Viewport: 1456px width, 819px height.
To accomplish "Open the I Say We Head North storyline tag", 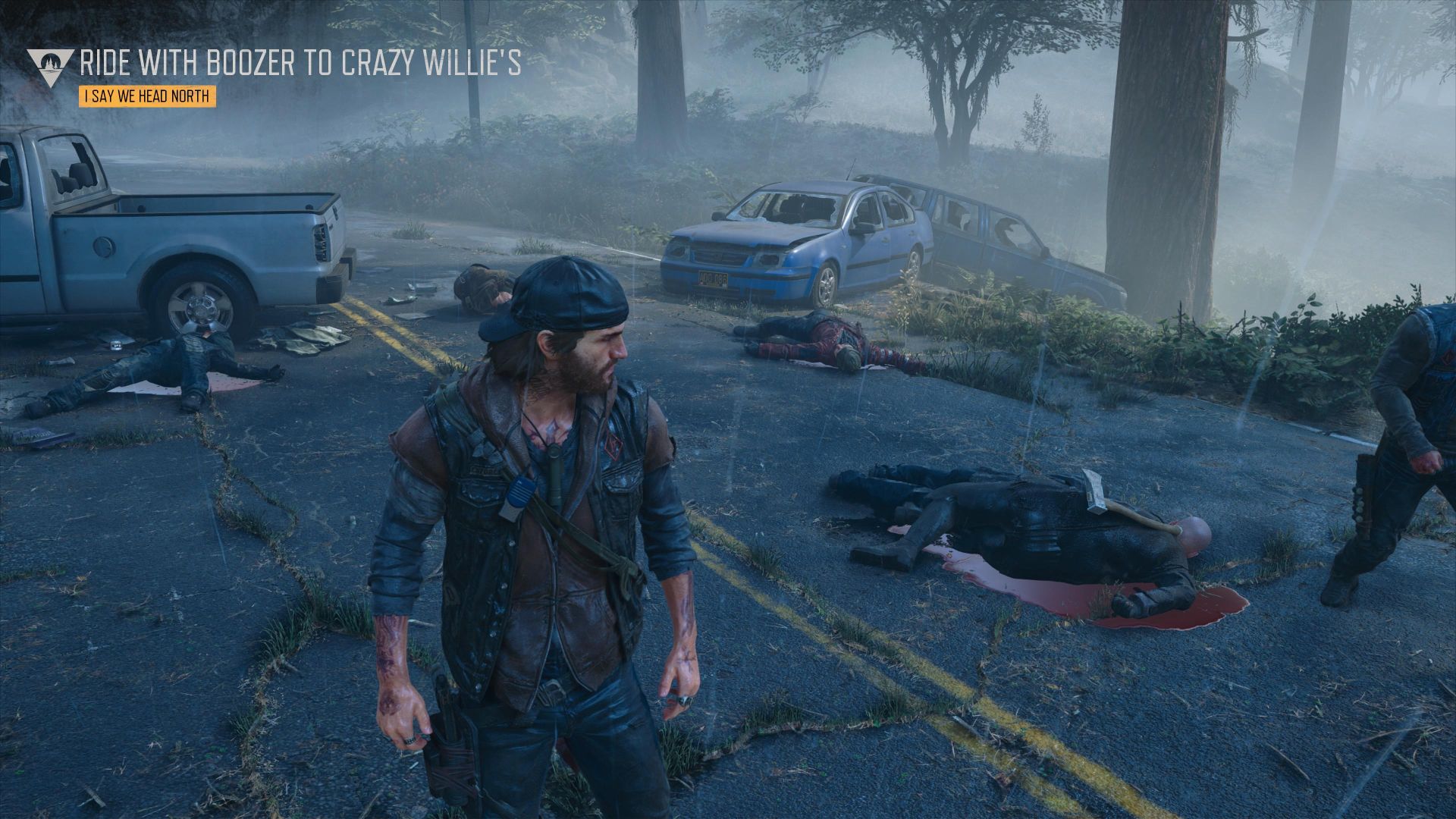I will [x=147, y=97].
